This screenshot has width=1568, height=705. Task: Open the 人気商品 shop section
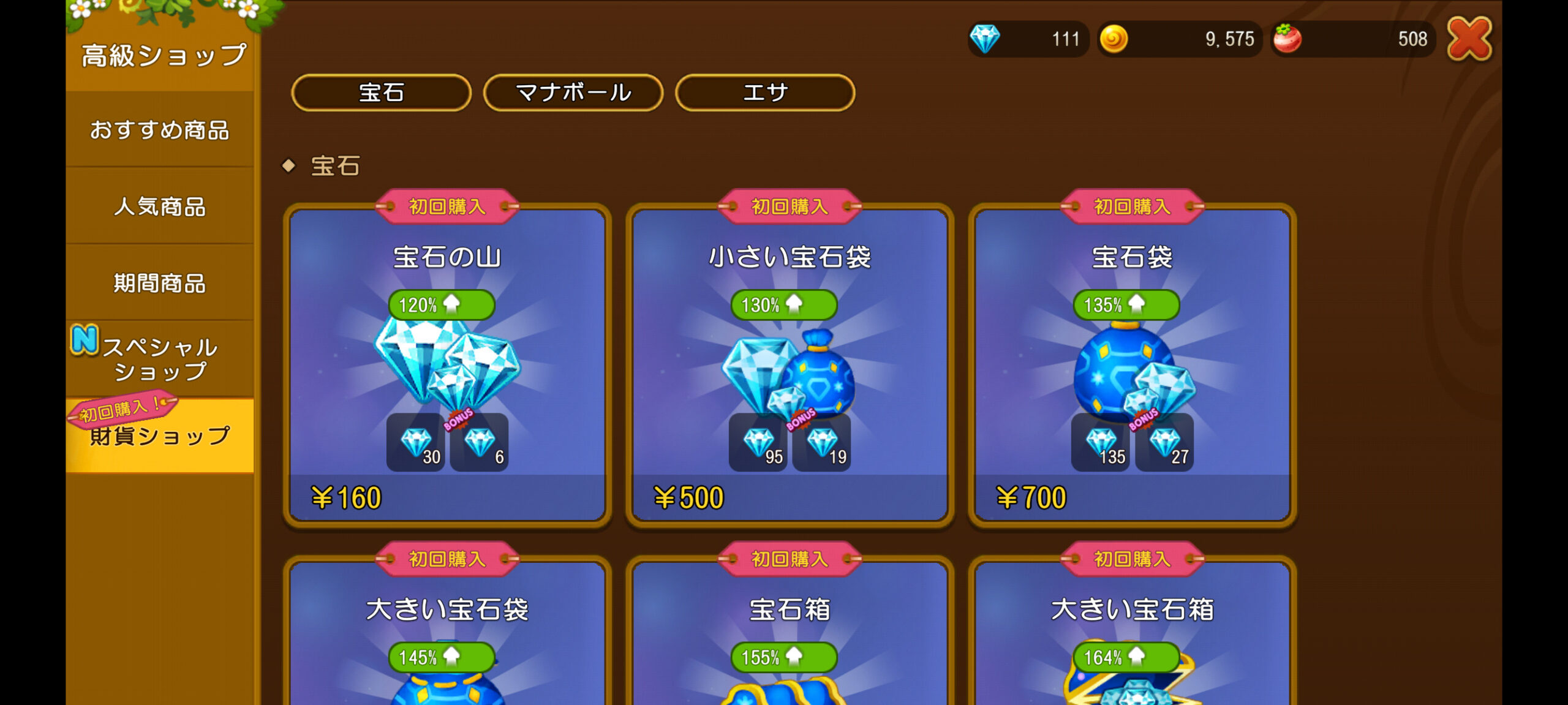pos(160,206)
